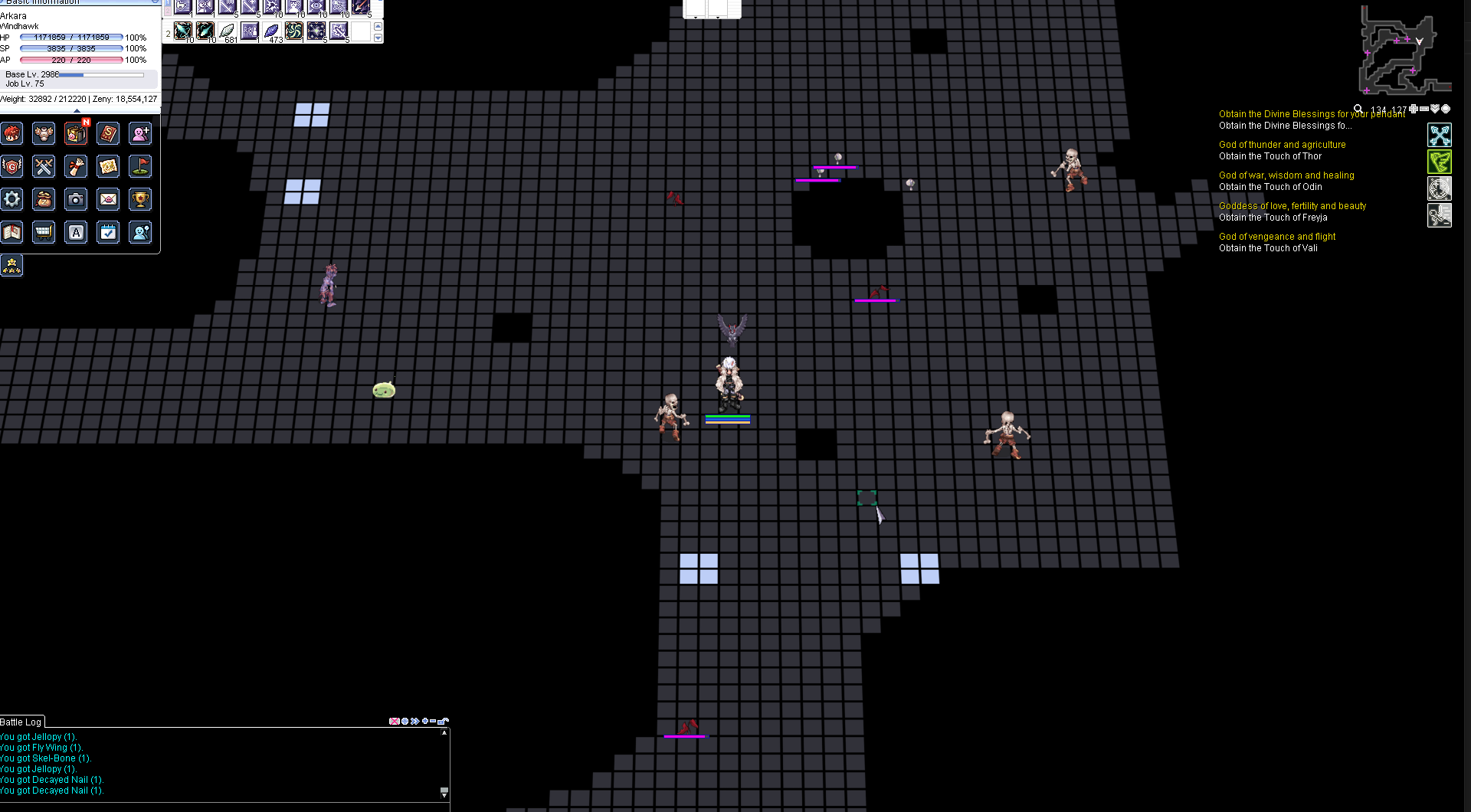Screen dimensions: 1471x812
Task: Open the Cash Shop cart icon
Action: (x=43, y=232)
